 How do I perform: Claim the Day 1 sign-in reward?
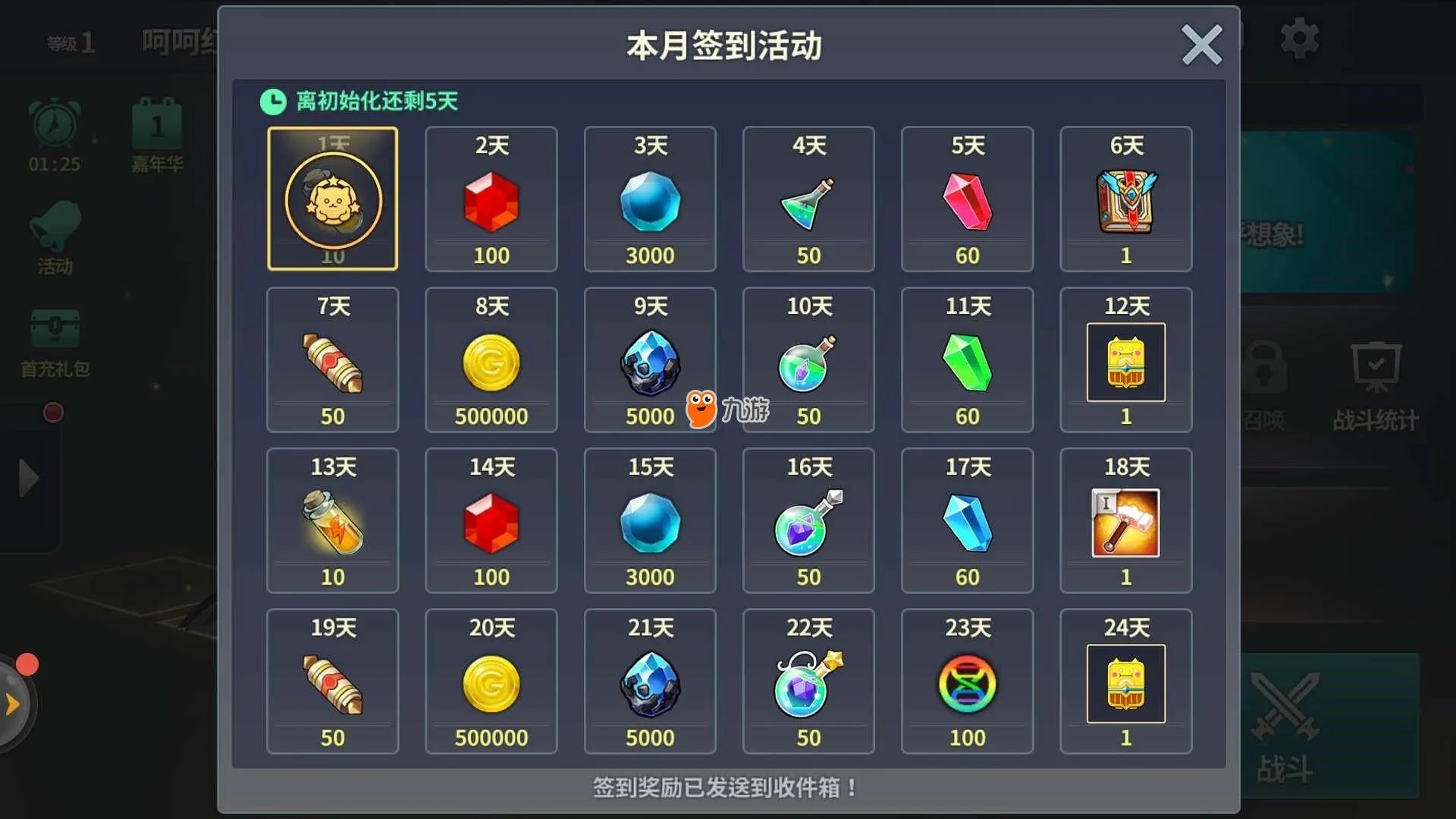(333, 199)
